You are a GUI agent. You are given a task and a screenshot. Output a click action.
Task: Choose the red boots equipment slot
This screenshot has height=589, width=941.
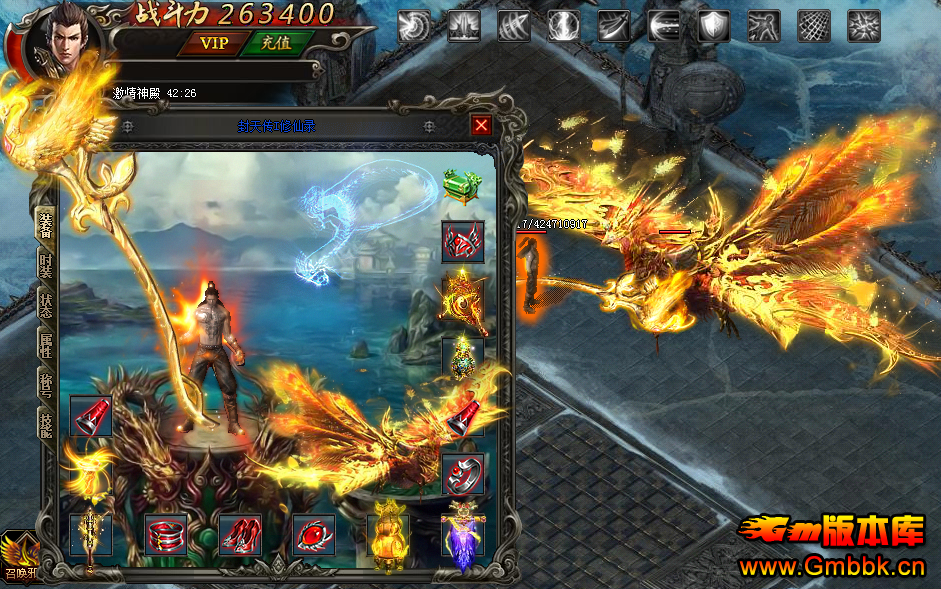pyautogui.click(x=240, y=535)
